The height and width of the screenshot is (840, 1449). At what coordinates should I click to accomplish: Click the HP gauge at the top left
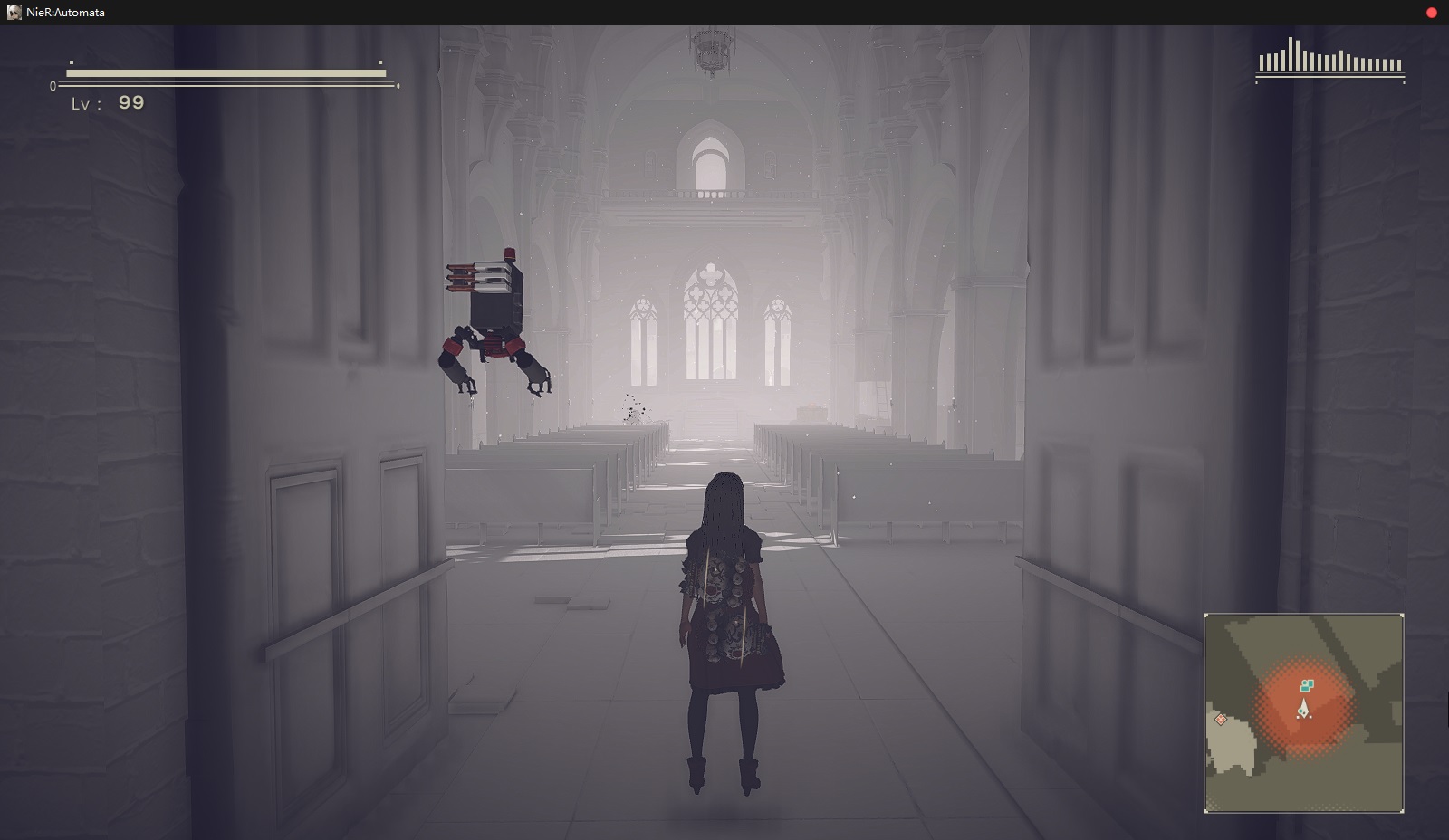click(x=226, y=72)
